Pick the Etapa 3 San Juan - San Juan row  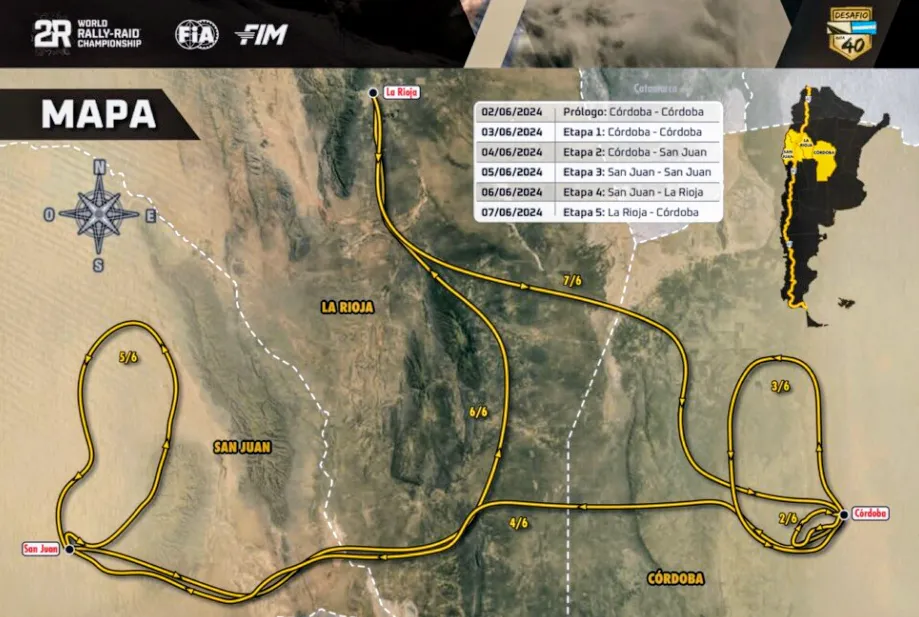click(x=598, y=172)
